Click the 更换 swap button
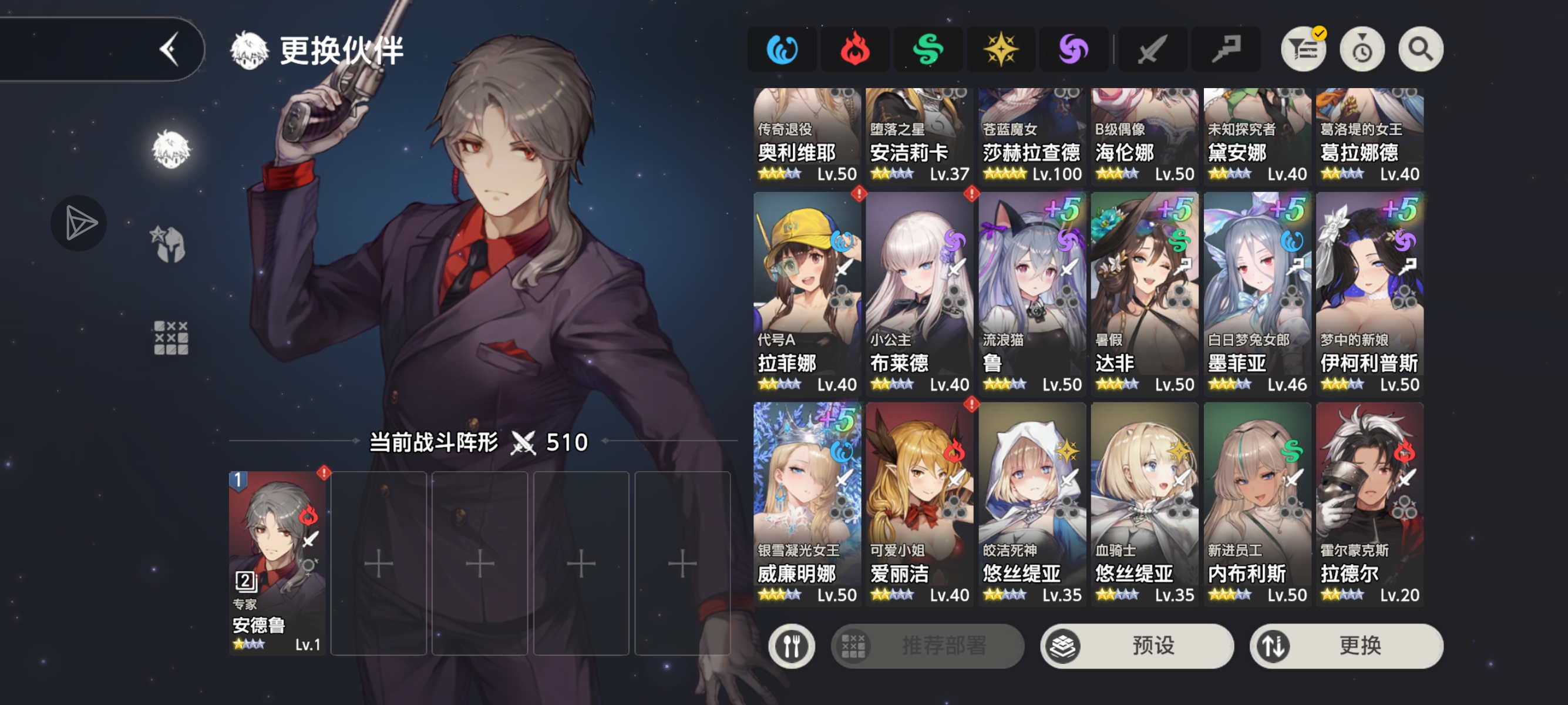This screenshot has width=1568, height=705. [1346, 645]
